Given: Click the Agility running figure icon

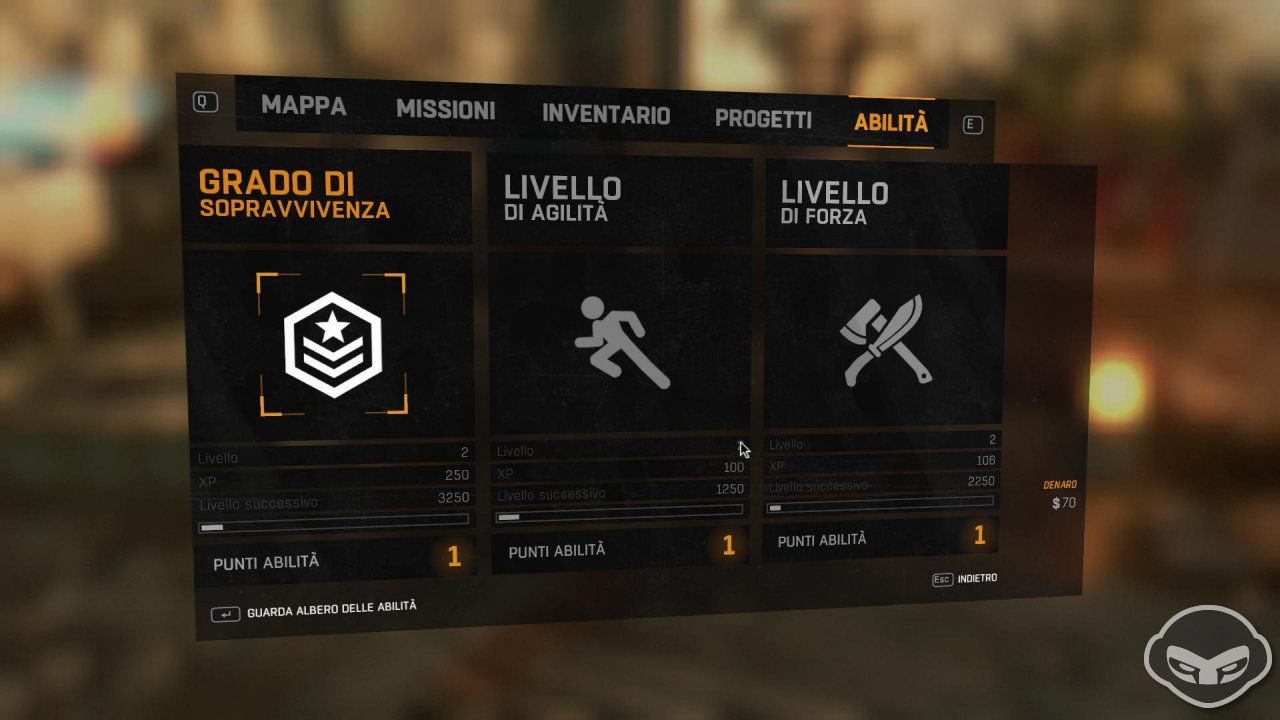Looking at the screenshot, I should click(x=622, y=340).
